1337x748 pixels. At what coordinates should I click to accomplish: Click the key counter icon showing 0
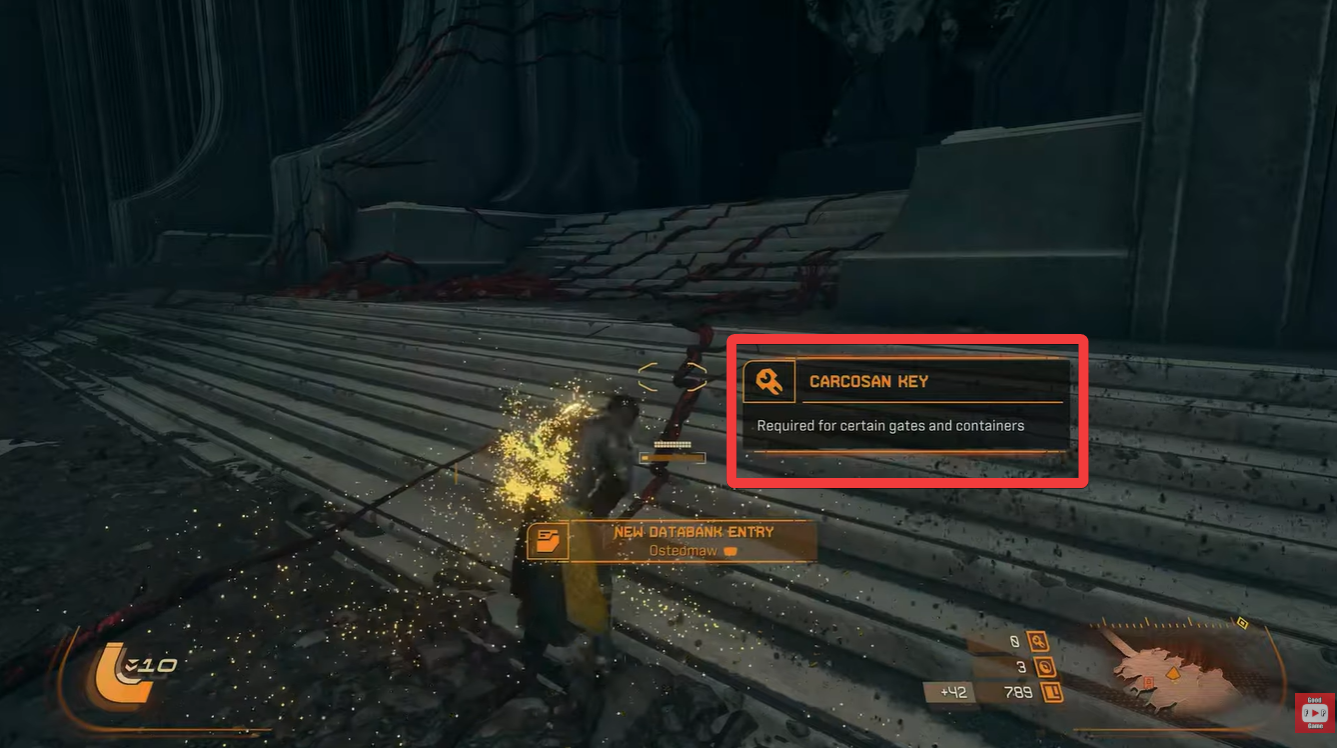click(1037, 641)
